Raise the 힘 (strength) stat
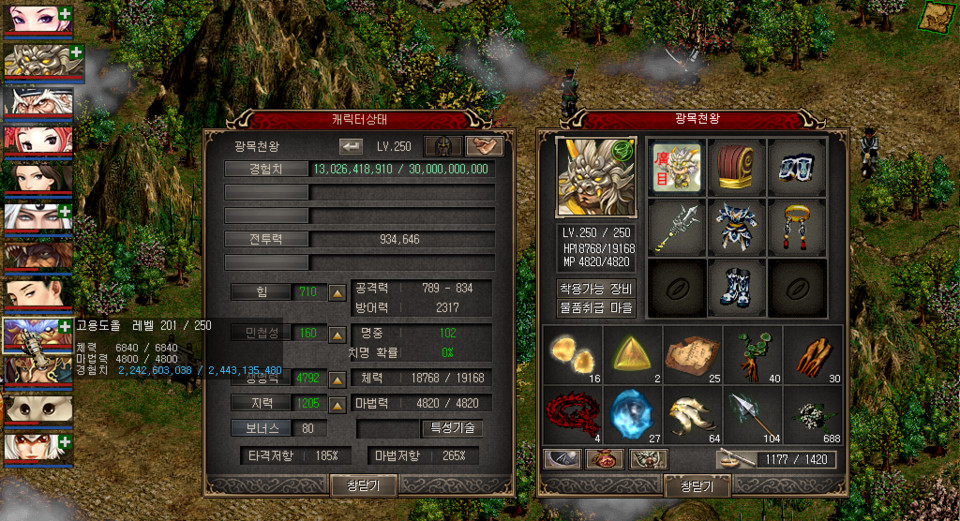This screenshot has width=960, height=521. 338,293
